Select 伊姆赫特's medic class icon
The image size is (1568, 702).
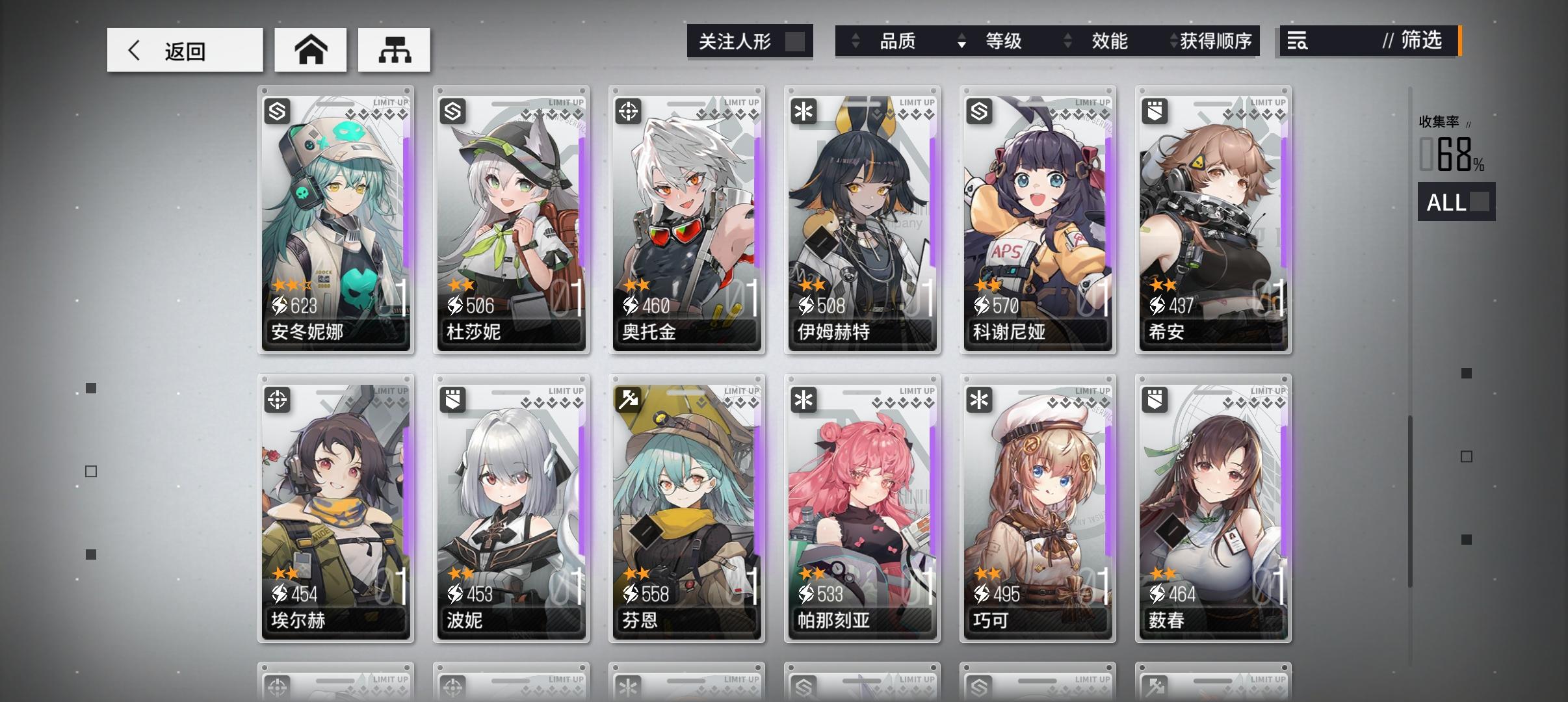pos(804,112)
